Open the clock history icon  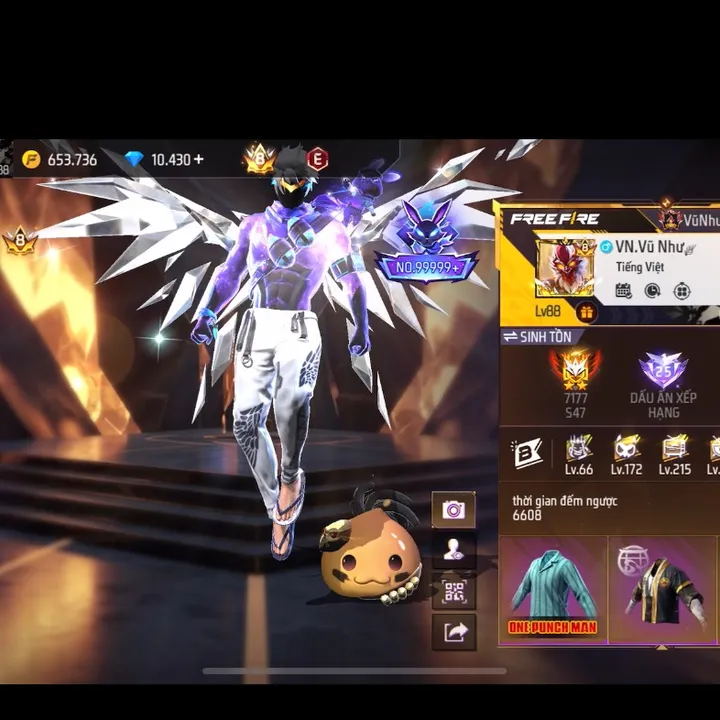point(652,291)
